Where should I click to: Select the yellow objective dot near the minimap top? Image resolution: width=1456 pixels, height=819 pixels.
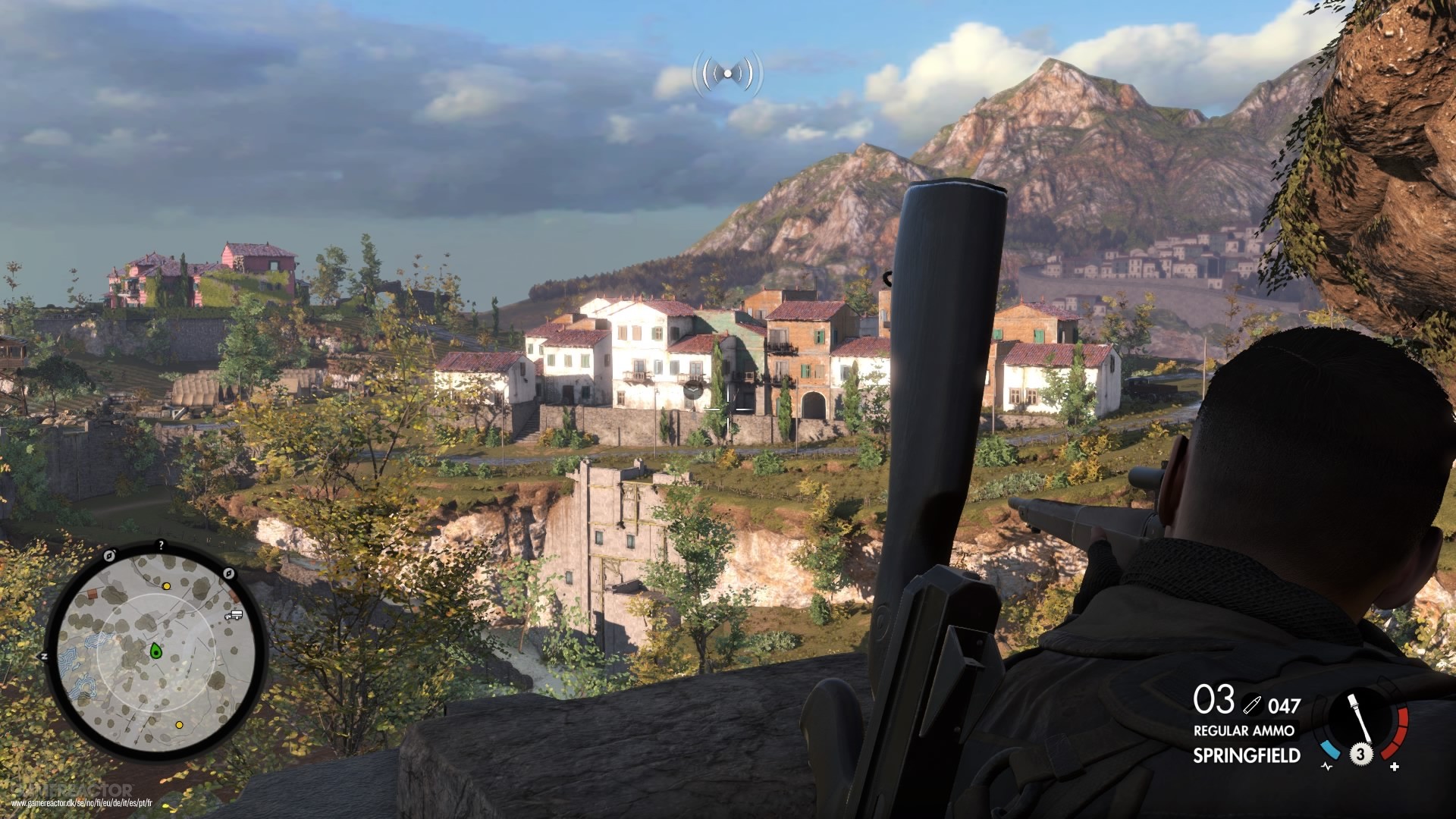pyautogui.click(x=166, y=586)
